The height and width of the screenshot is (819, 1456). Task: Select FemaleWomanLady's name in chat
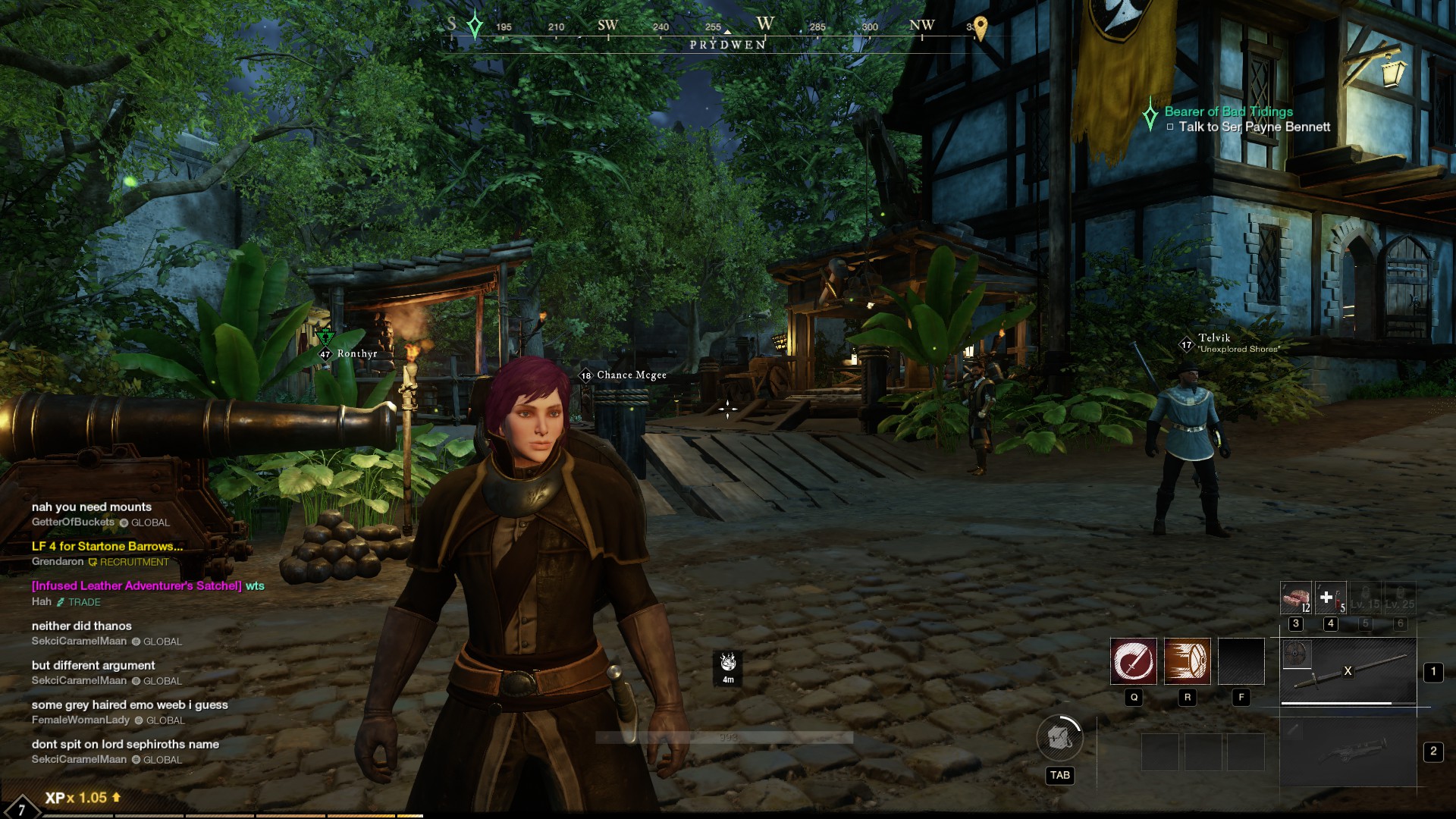click(x=80, y=720)
